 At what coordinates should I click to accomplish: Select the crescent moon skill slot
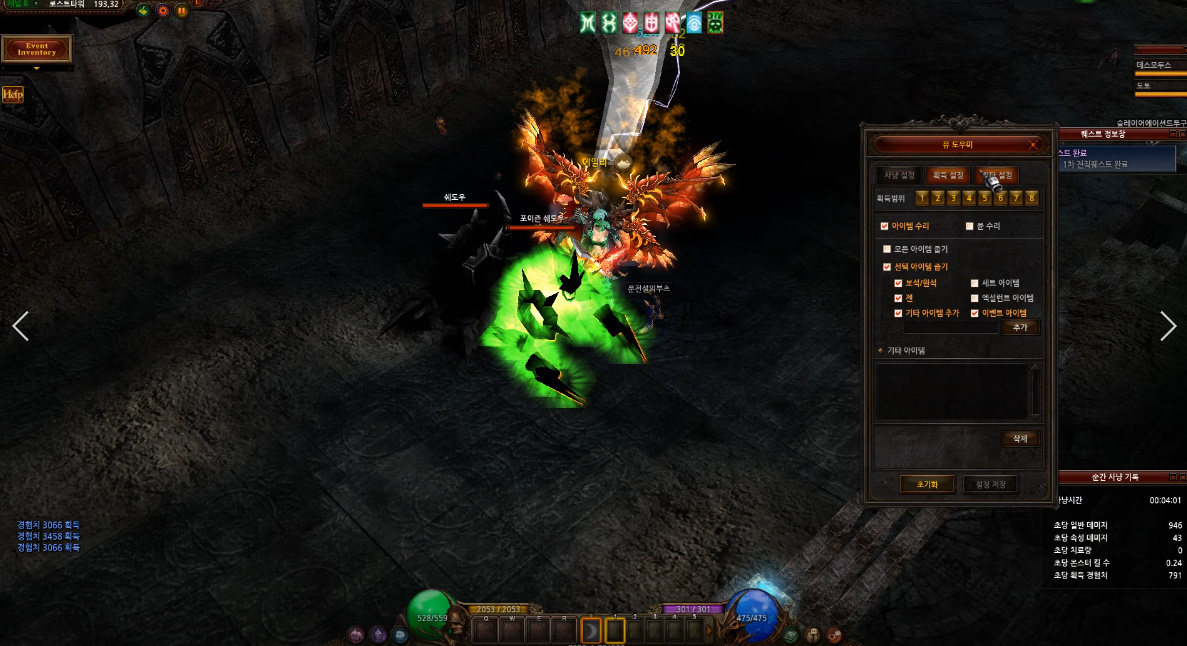click(592, 631)
